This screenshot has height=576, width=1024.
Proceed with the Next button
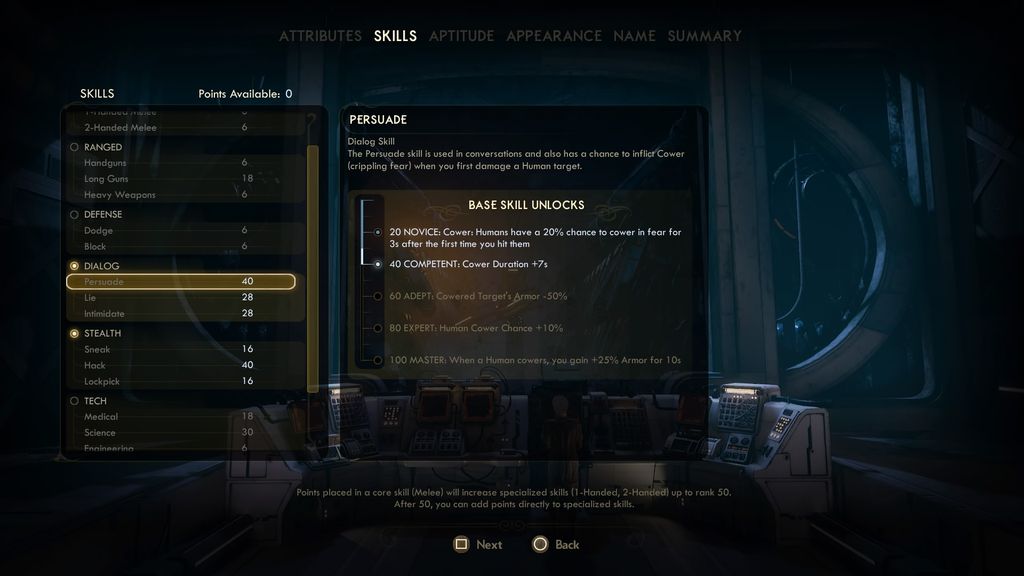478,545
